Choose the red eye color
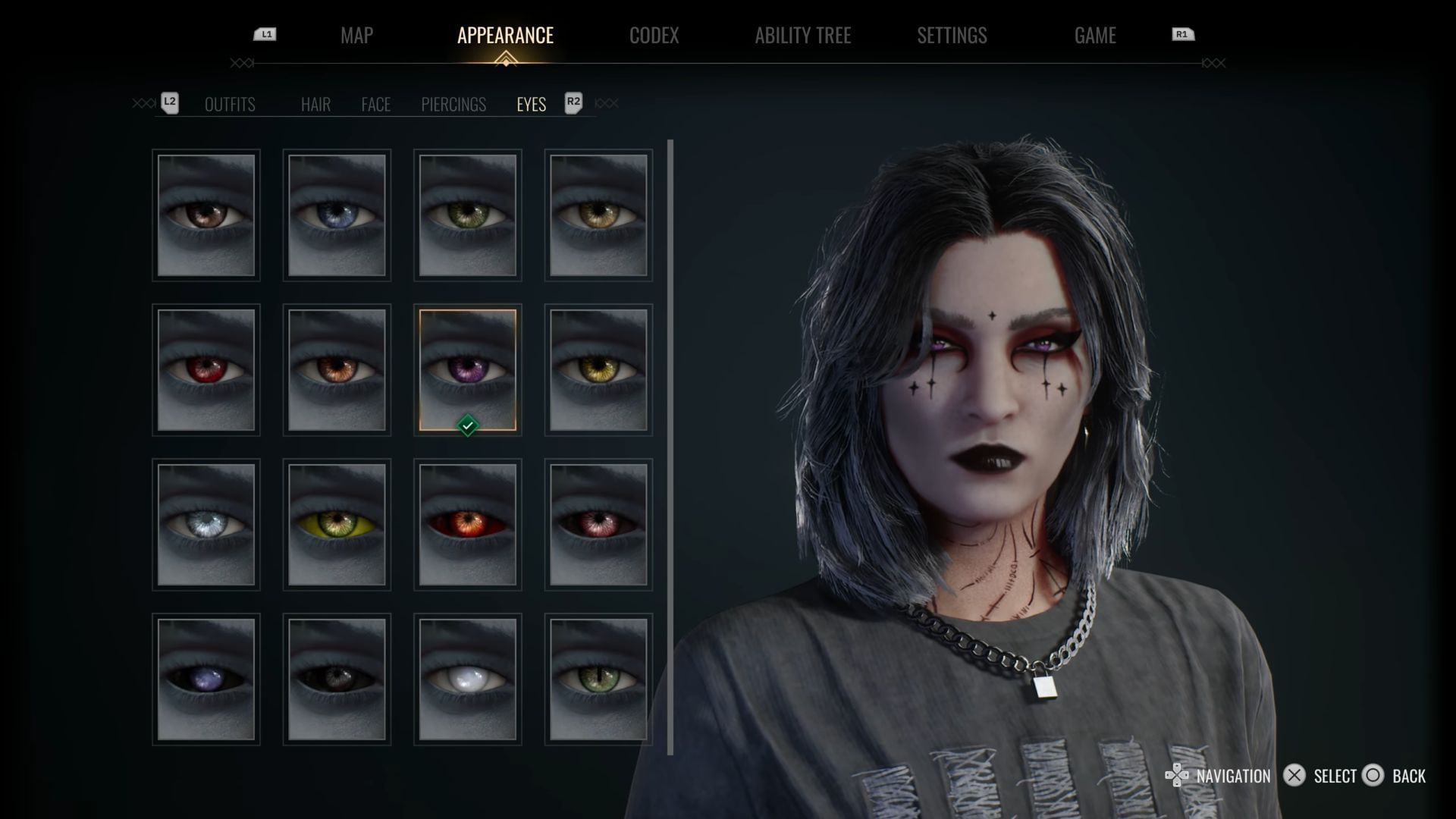Image resolution: width=1456 pixels, height=819 pixels. (206, 370)
